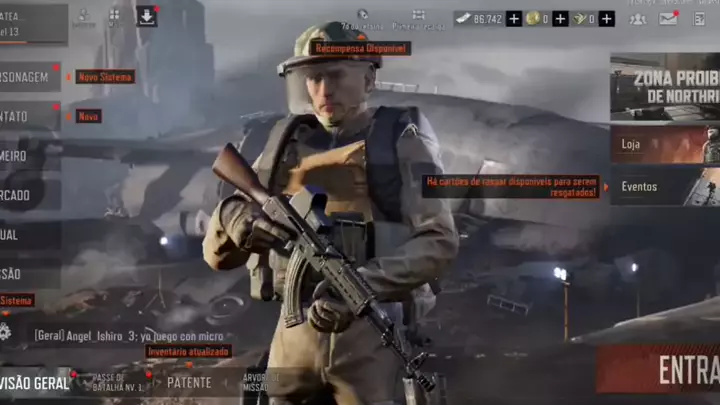Add gold coins with the plus button
720x405 pixels.
[x=560, y=18]
